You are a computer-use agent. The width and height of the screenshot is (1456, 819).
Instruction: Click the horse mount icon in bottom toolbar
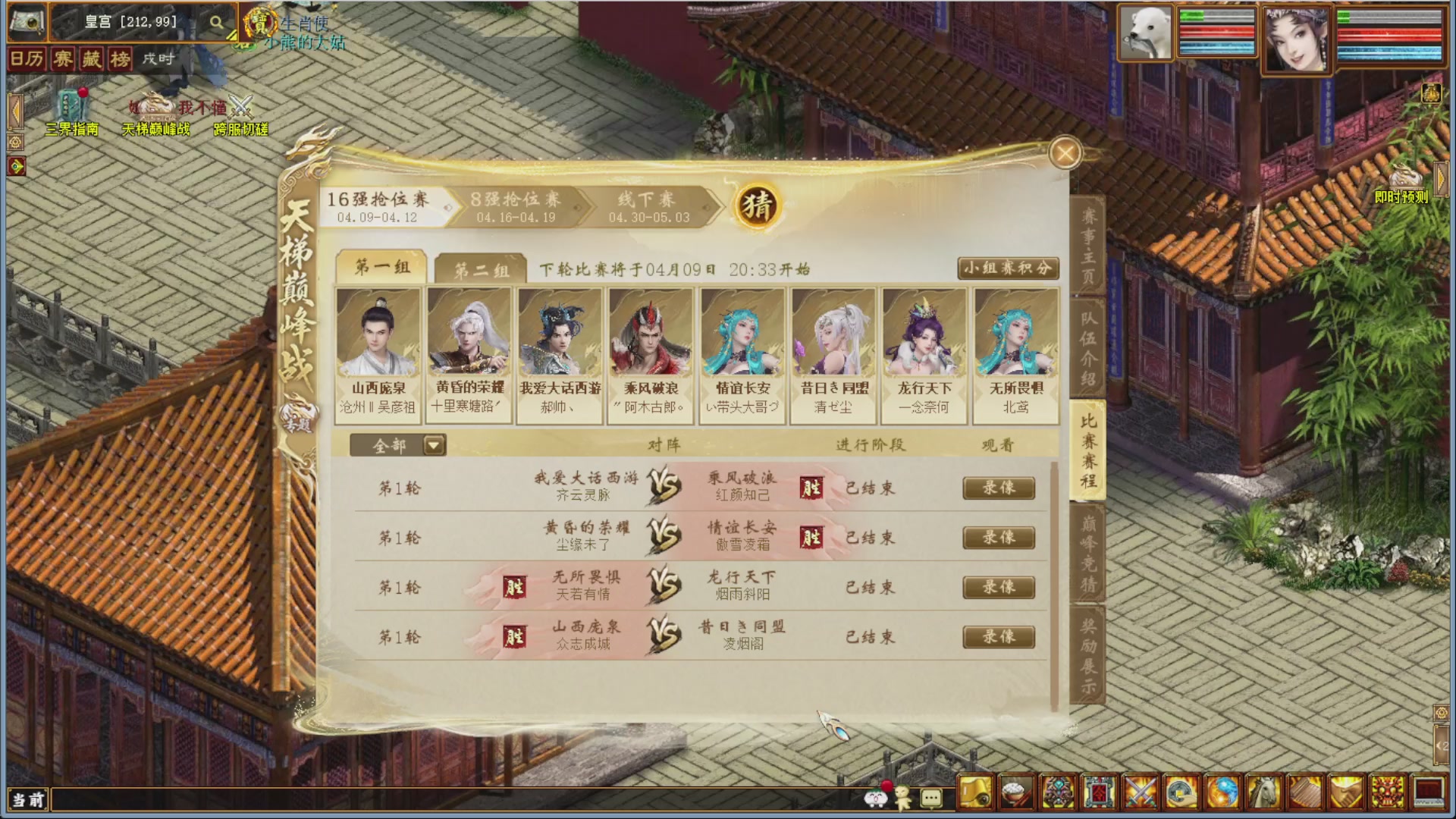coord(1265,792)
